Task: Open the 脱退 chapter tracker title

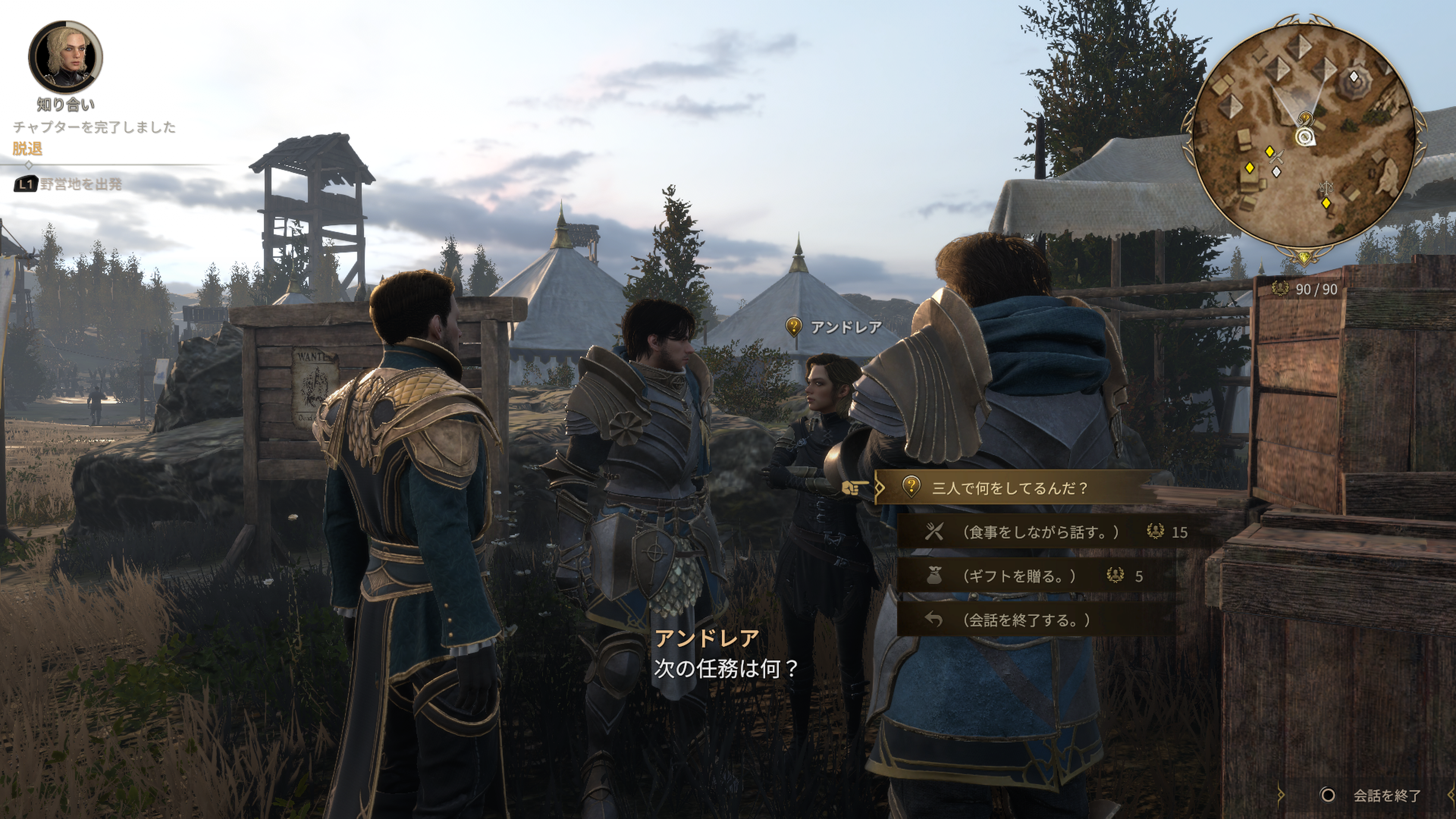Action: coord(28,149)
